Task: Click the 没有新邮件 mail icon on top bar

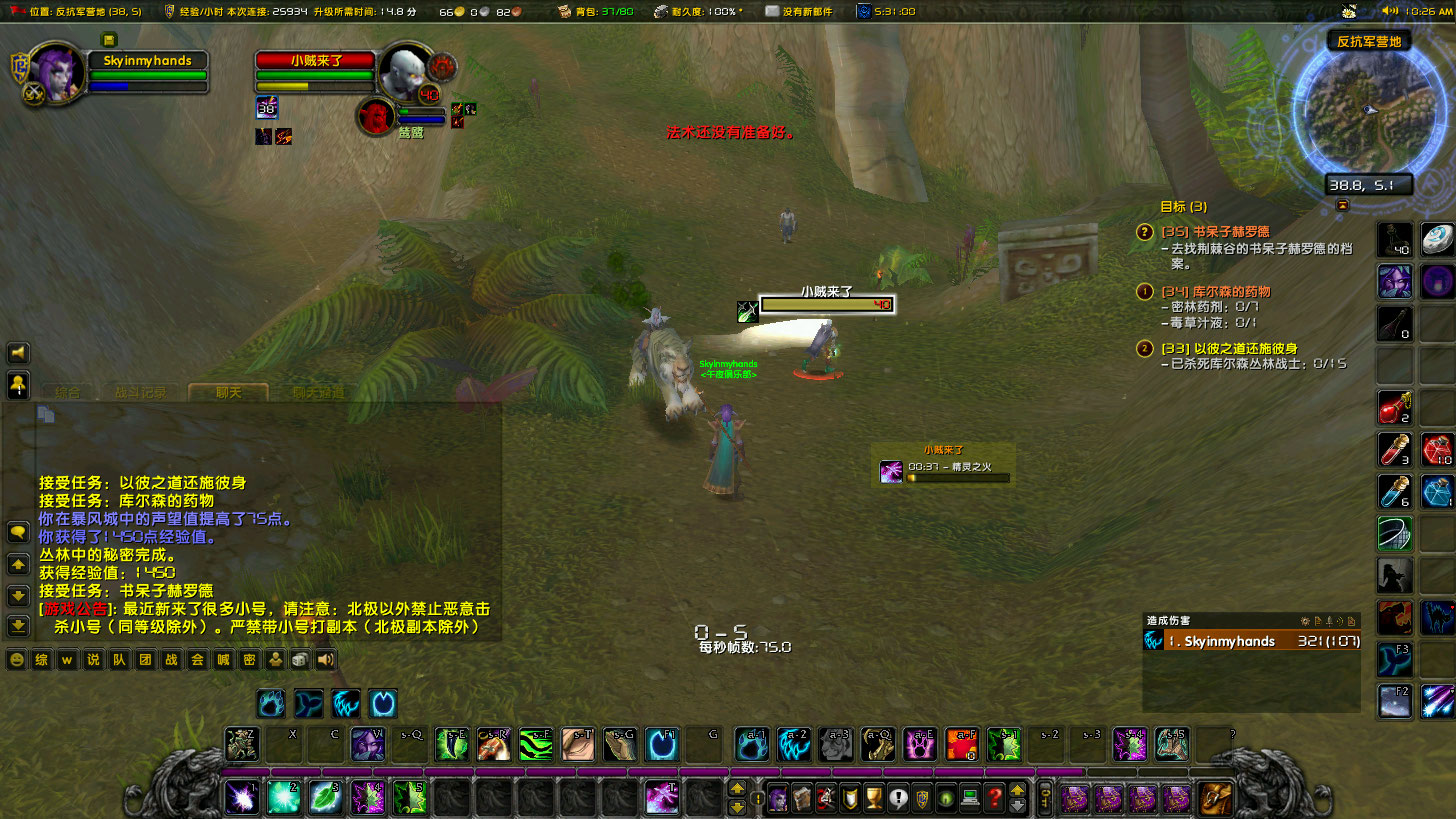Action: point(770,11)
